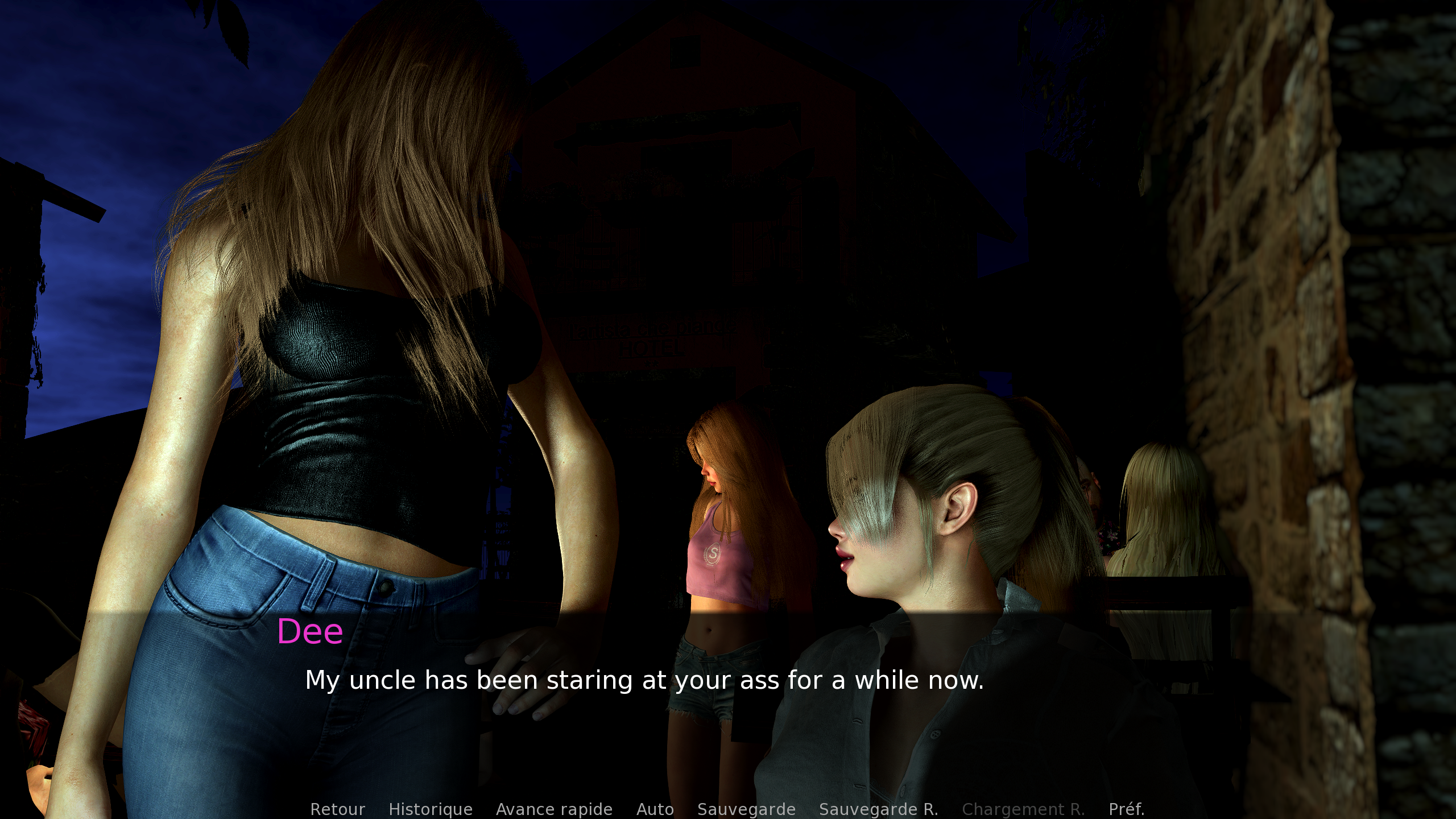
Task: Open the Historique dialogue log
Action: coord(431,809)
